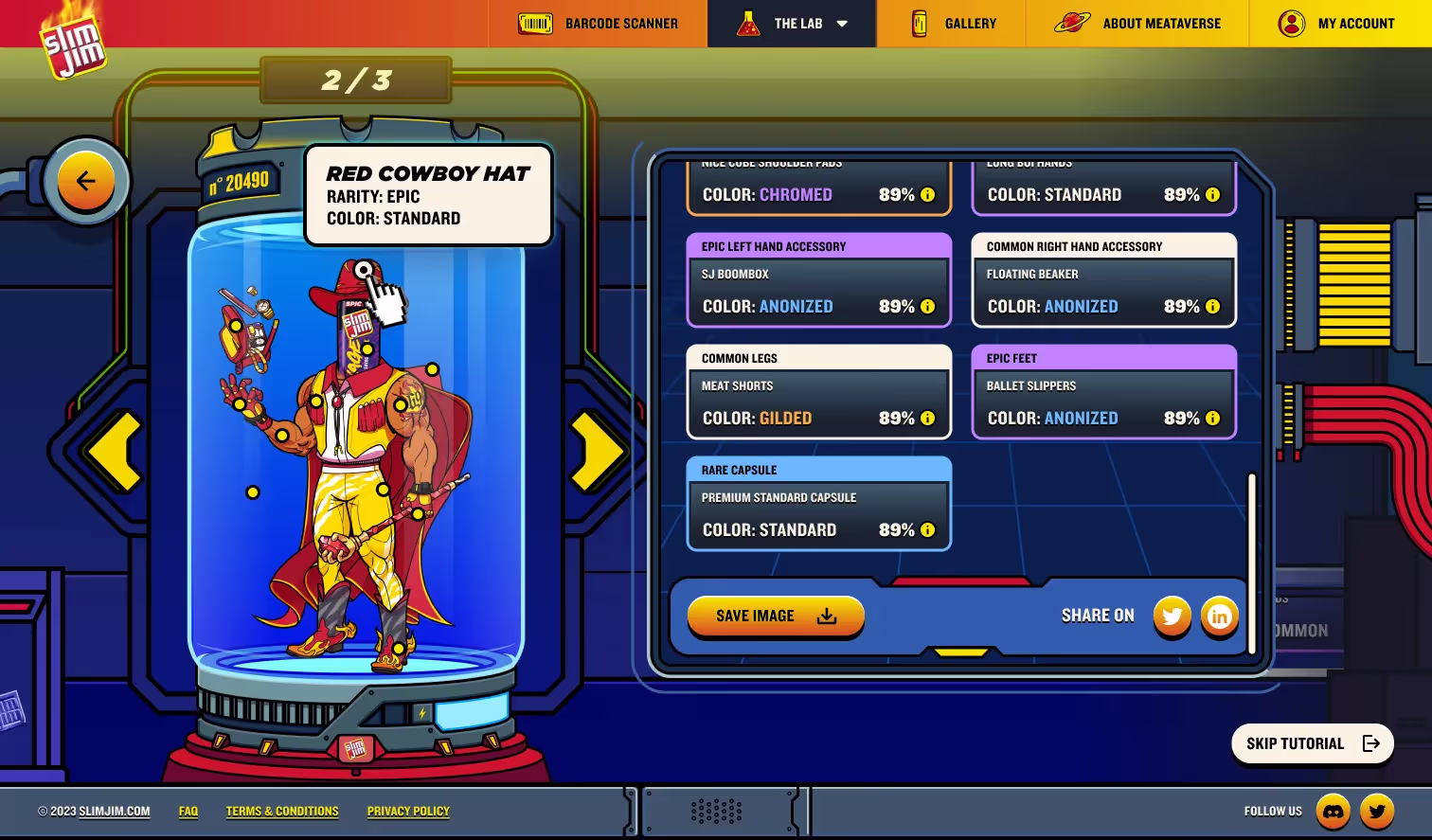1432x840 pixels.
Task: Click the back arrow beside the capsule
Action: click(x=86, y=180)
